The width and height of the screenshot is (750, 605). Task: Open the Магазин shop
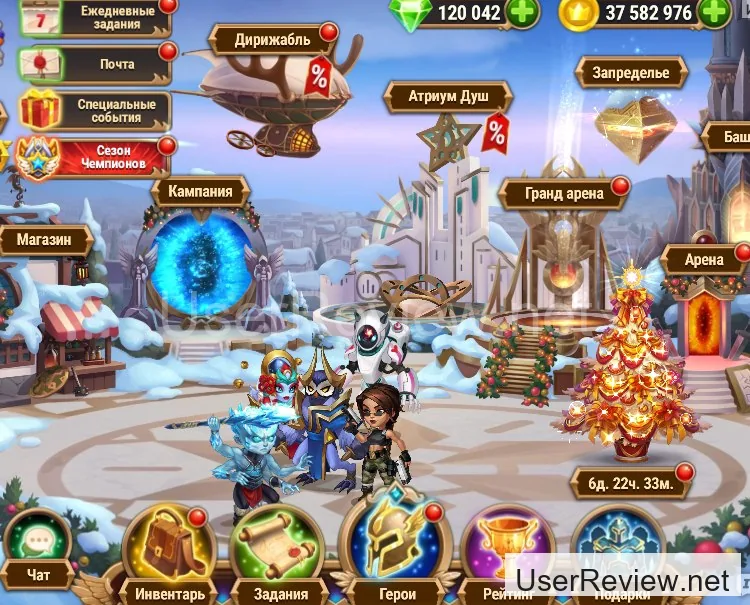pos(46,240)
